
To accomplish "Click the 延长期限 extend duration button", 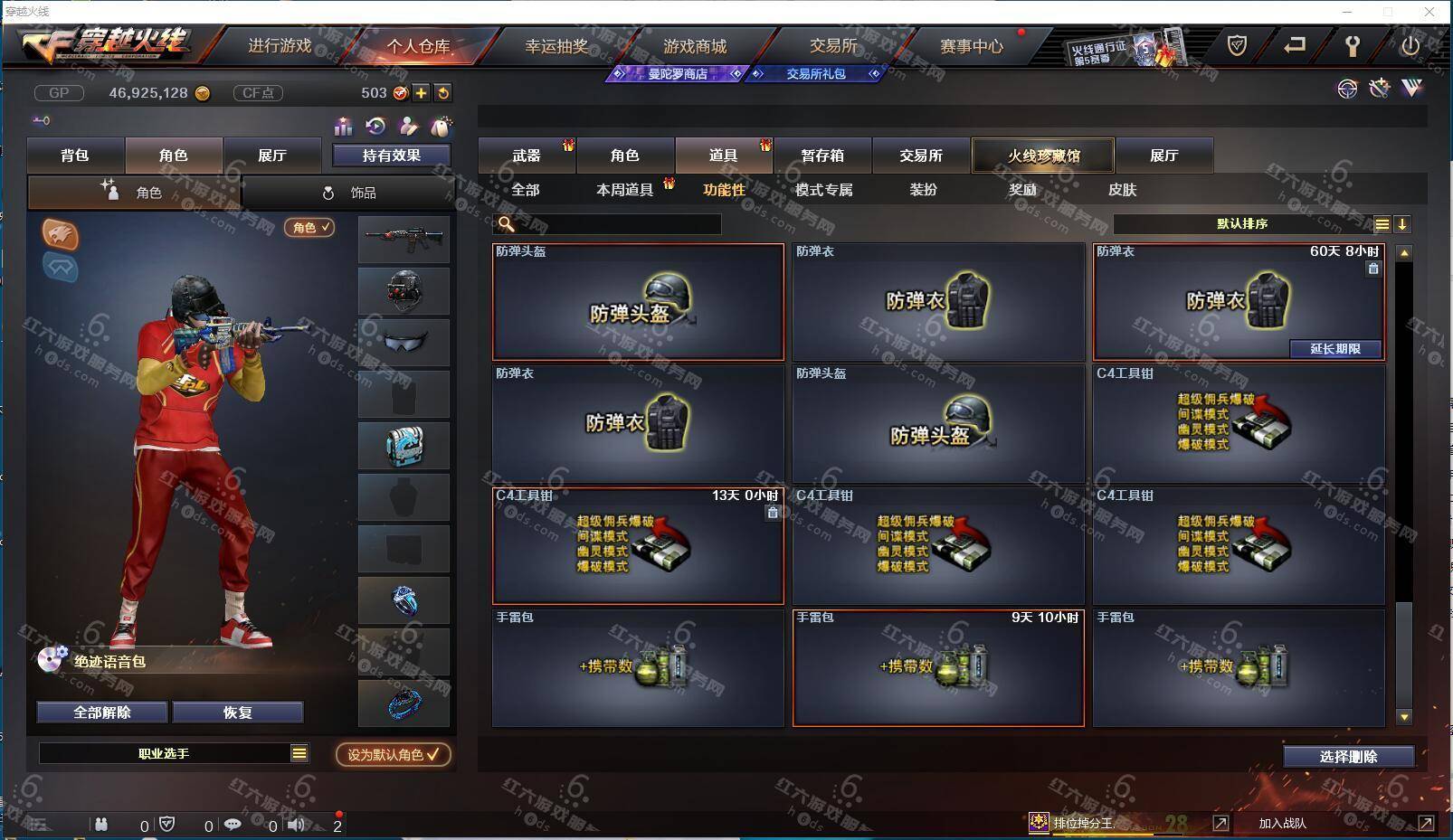I will coord(1335,349).
